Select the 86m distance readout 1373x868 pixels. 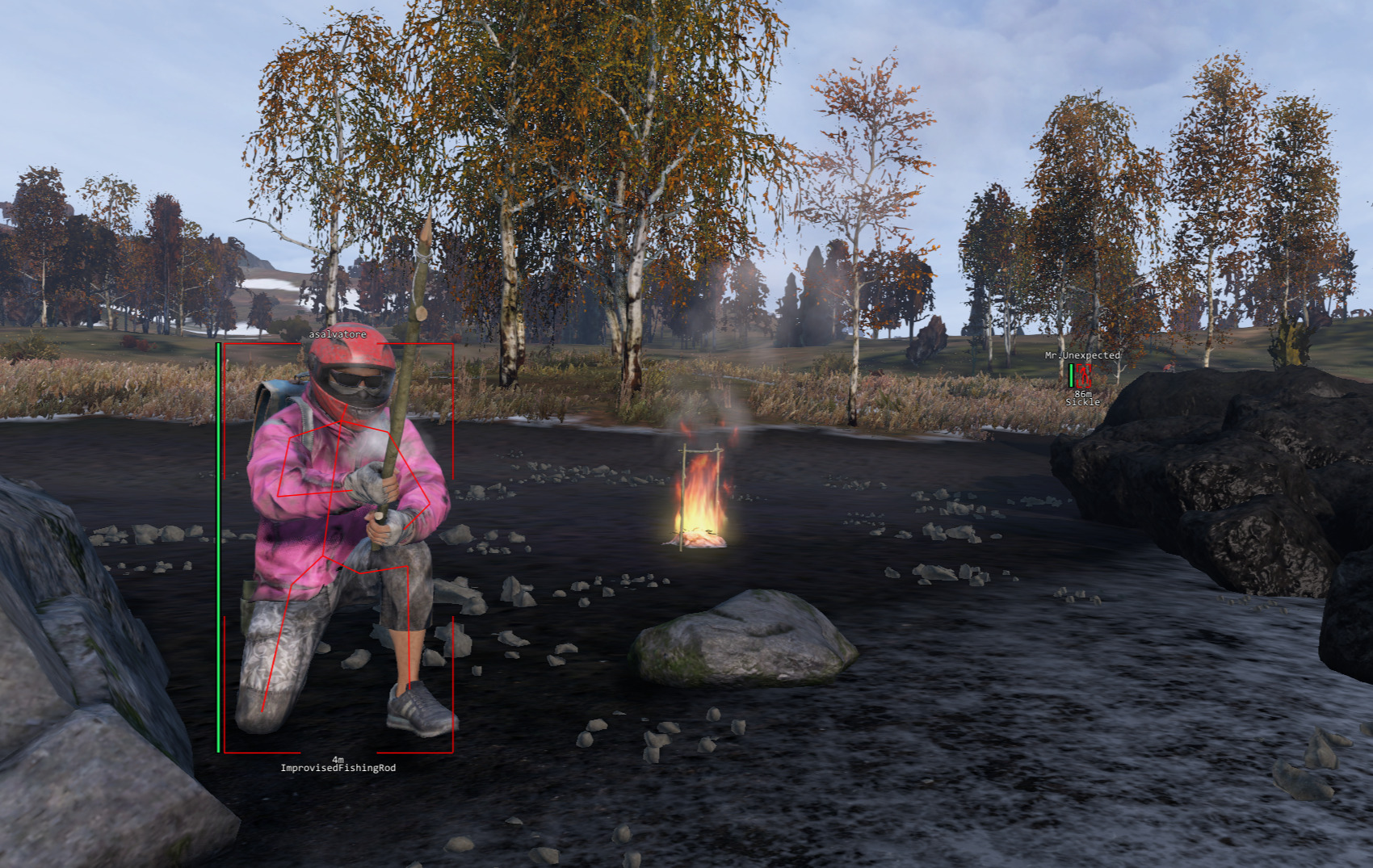click(1083, 394)
